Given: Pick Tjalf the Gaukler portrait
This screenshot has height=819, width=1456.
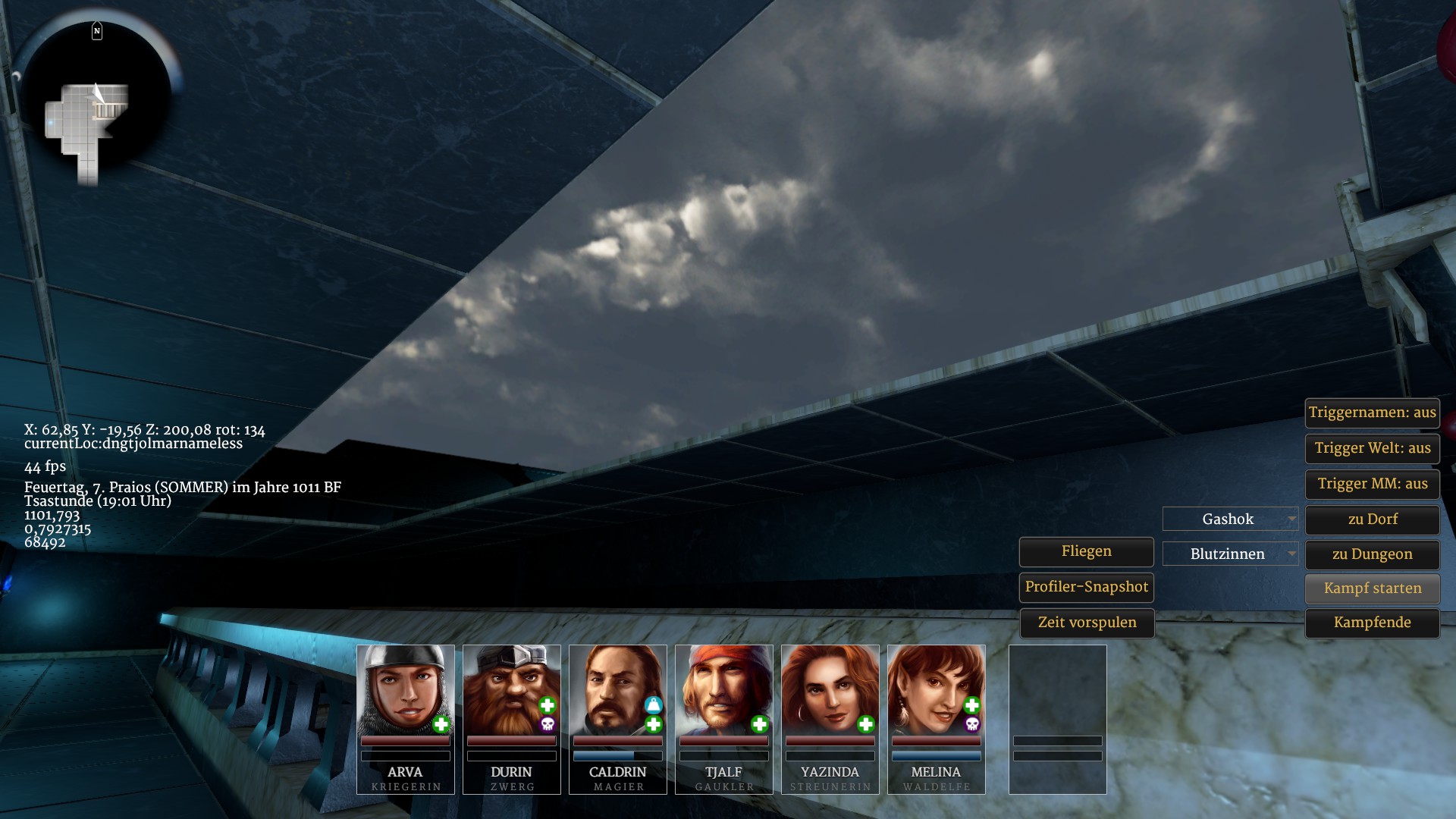Looking at the screenshot, I should click(x=723, y=689).
